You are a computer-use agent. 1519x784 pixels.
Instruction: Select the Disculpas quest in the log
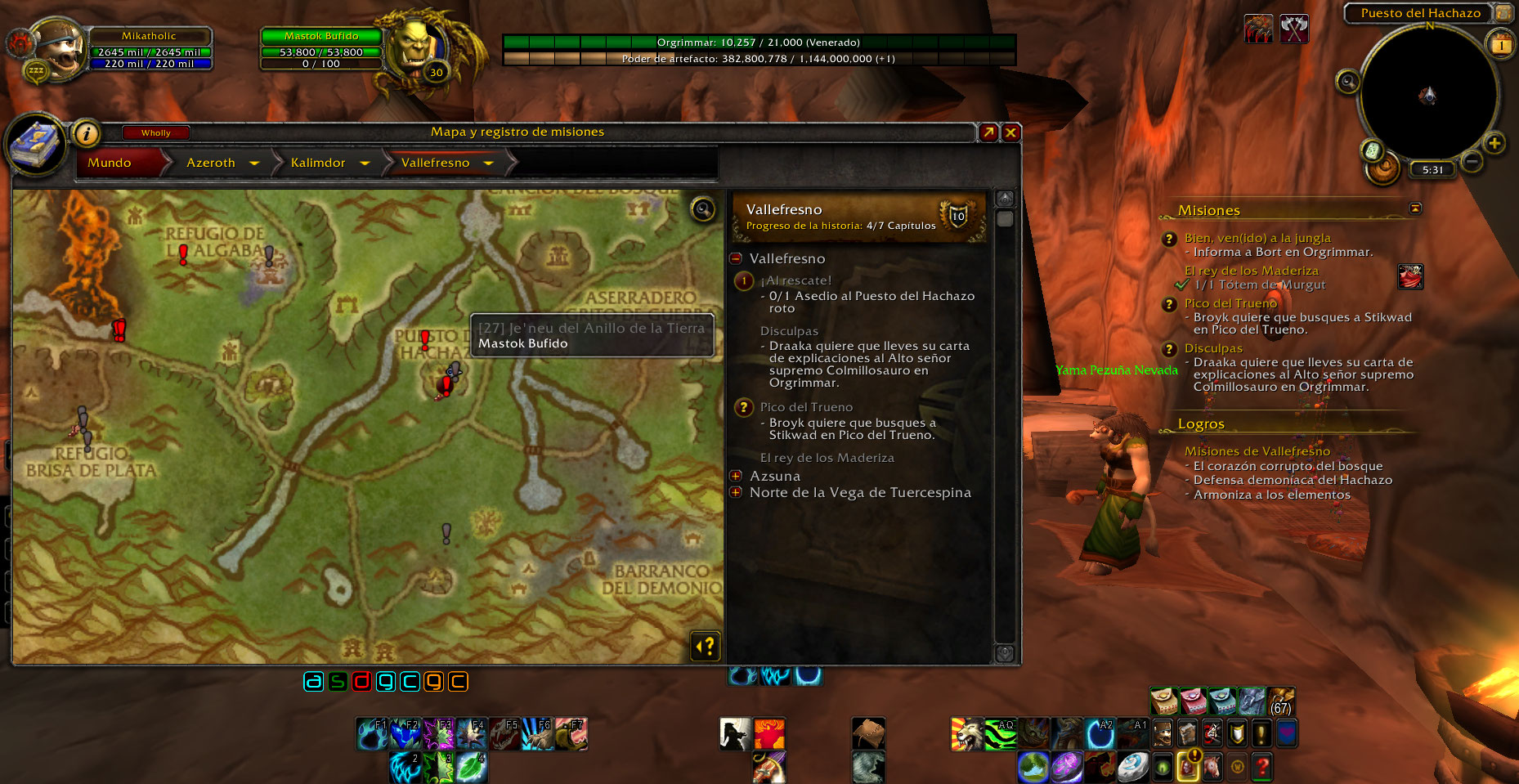pyautogui.click(x=789, y=331)
